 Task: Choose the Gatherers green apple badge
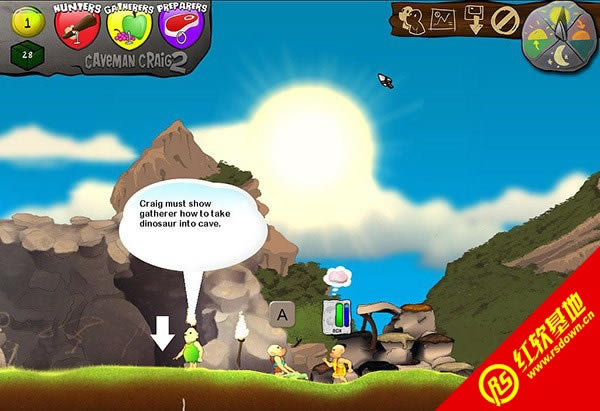click(x=128, y=28)
